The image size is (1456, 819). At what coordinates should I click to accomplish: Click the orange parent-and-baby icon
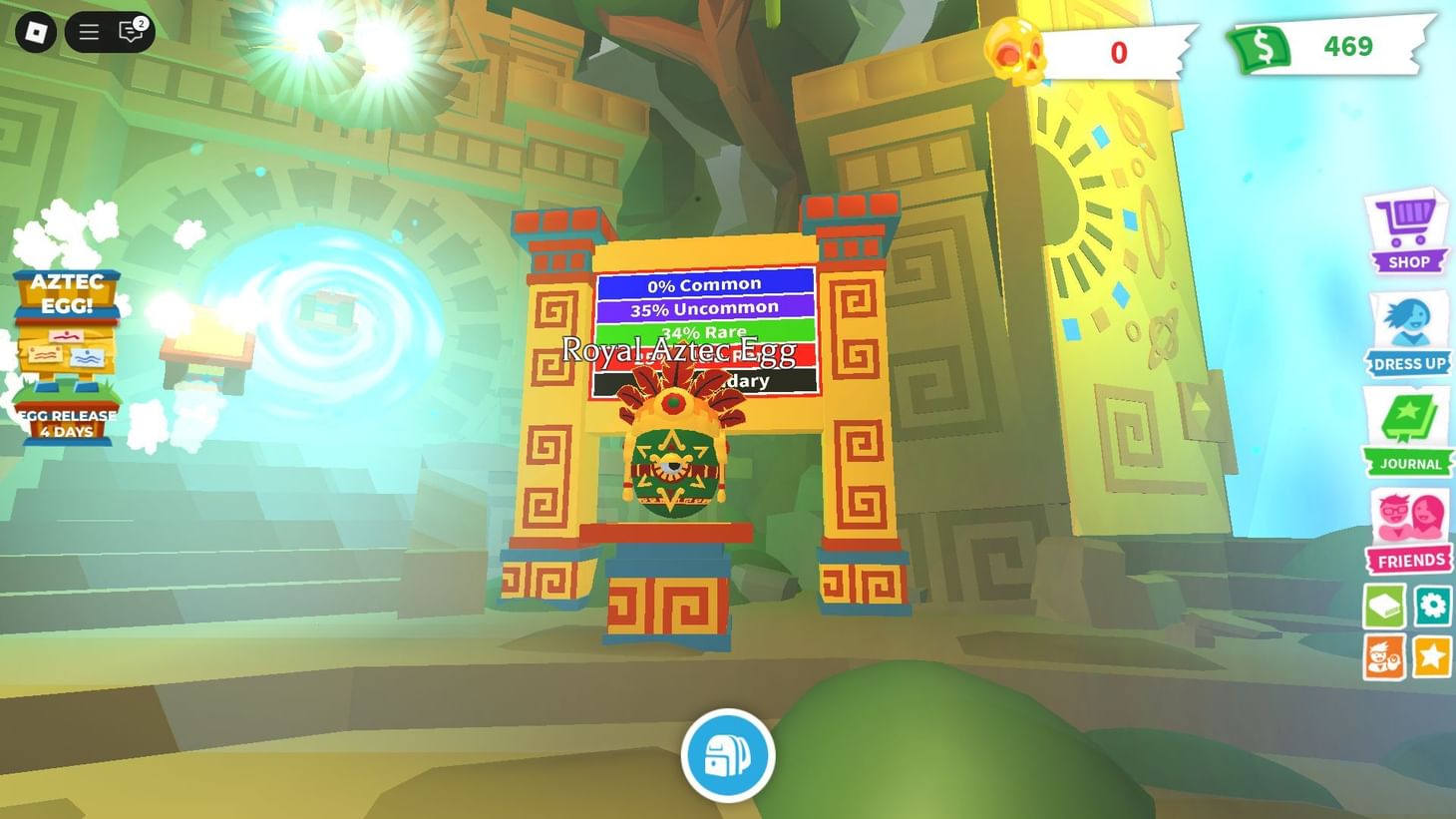1383,654
